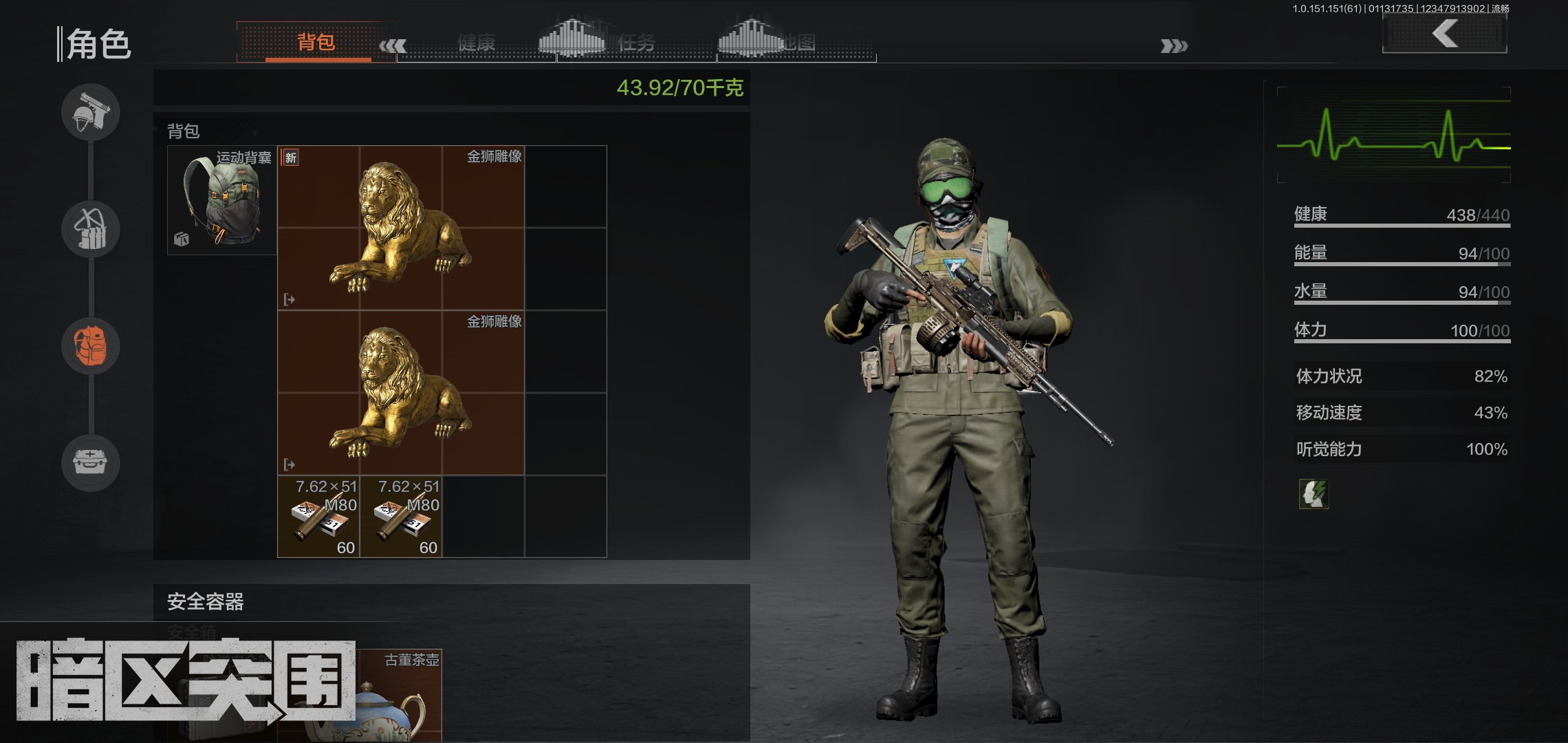The height and width of the screenshot is (743, 1568).
Task: Click the right double-chevron tab arrow
Action: (x=1173, y=46)
